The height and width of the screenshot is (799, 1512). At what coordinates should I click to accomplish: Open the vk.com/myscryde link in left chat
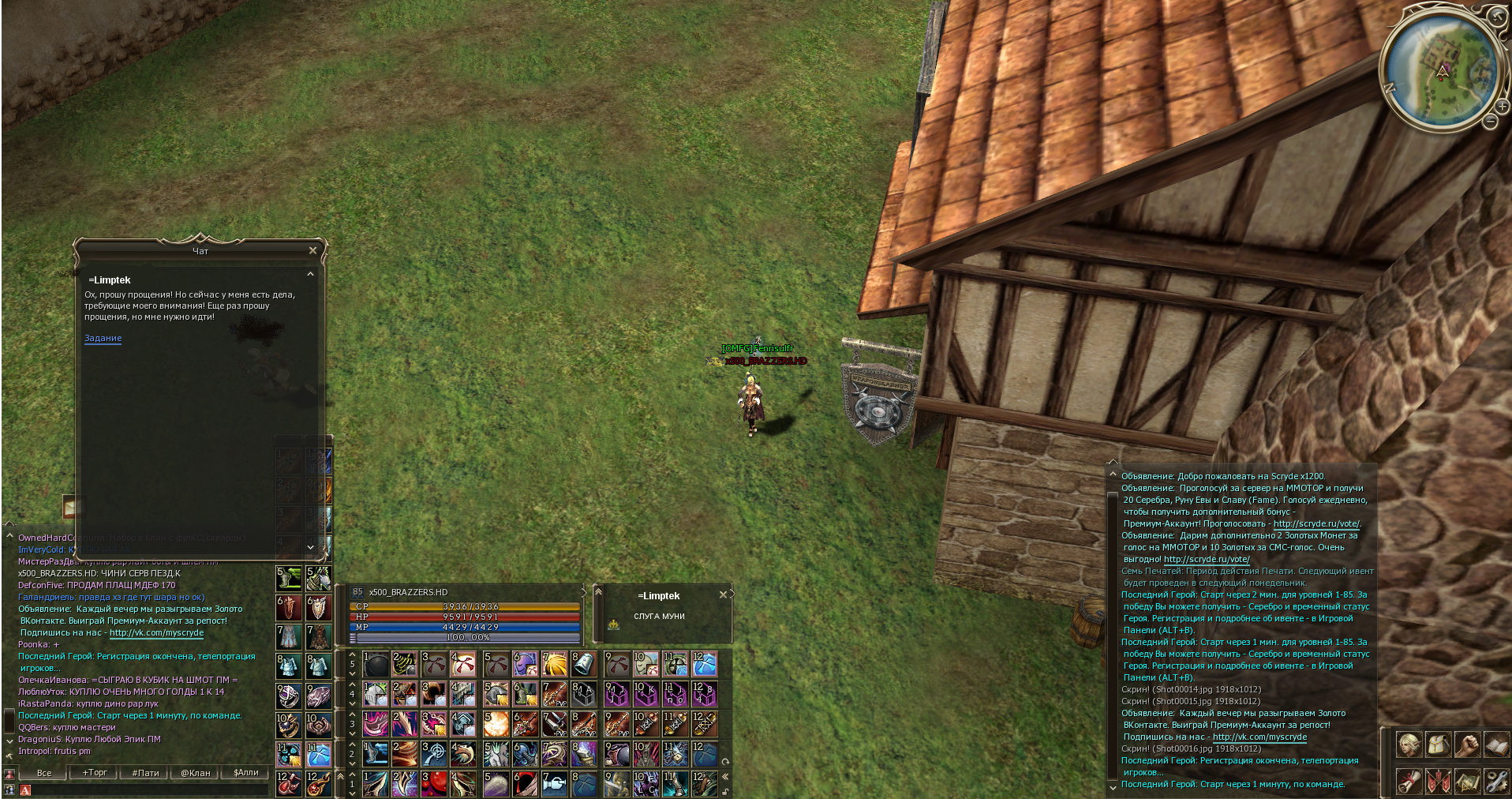click(156, 633)
